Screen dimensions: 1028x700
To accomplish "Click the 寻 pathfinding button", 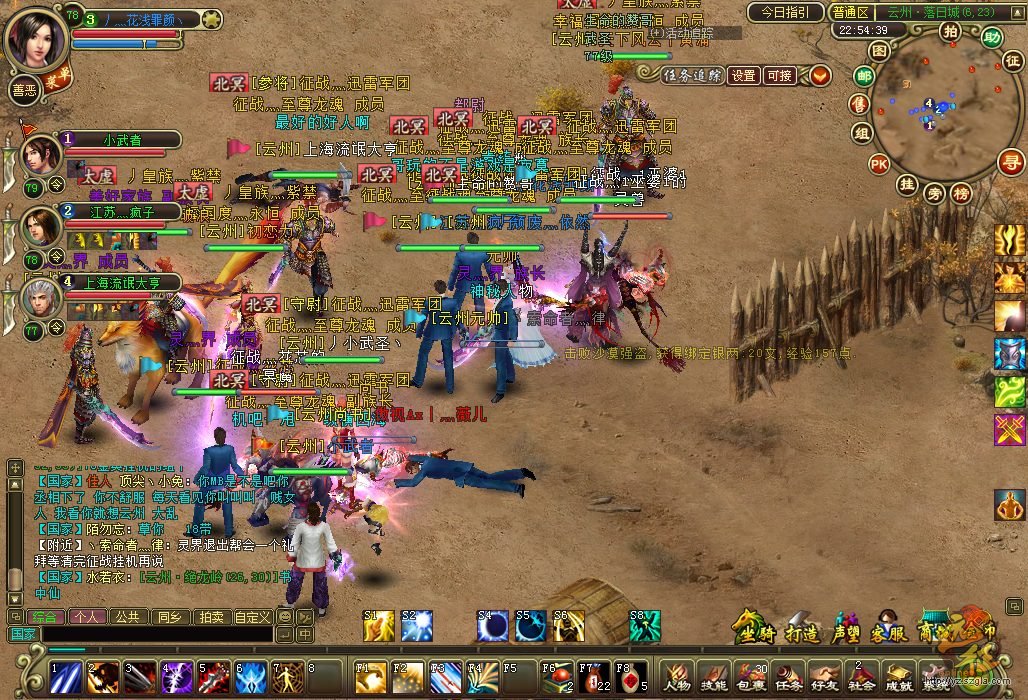I will (x=1012, y=162).
